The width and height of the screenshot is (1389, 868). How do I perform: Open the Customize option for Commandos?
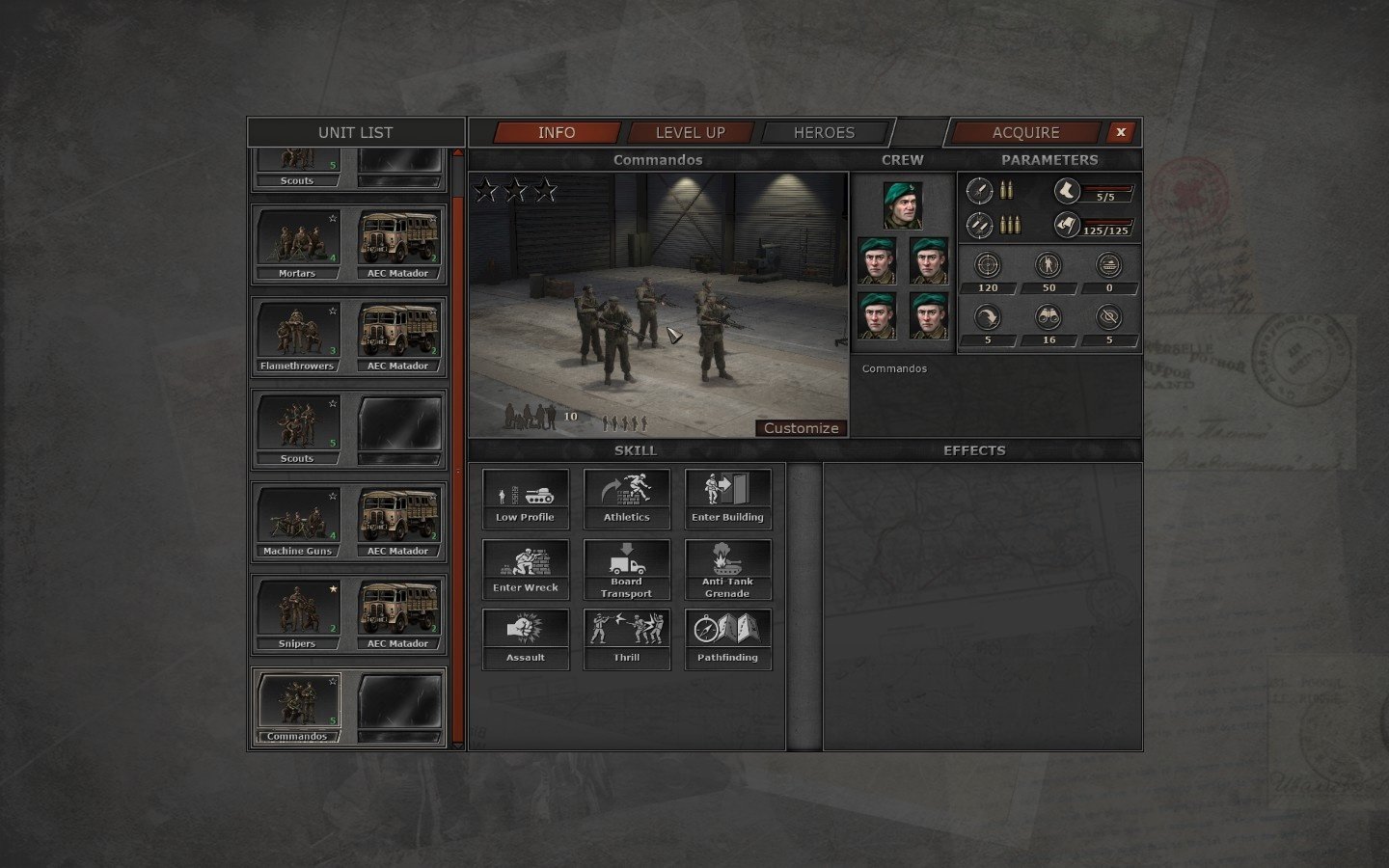[801, 428]
